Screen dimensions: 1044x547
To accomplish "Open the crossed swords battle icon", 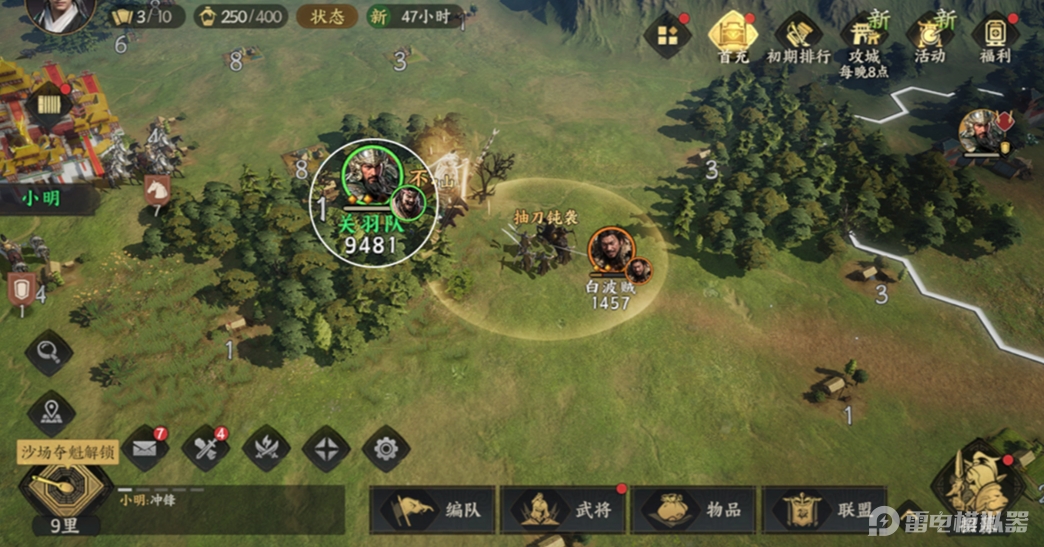I will 266,449.
